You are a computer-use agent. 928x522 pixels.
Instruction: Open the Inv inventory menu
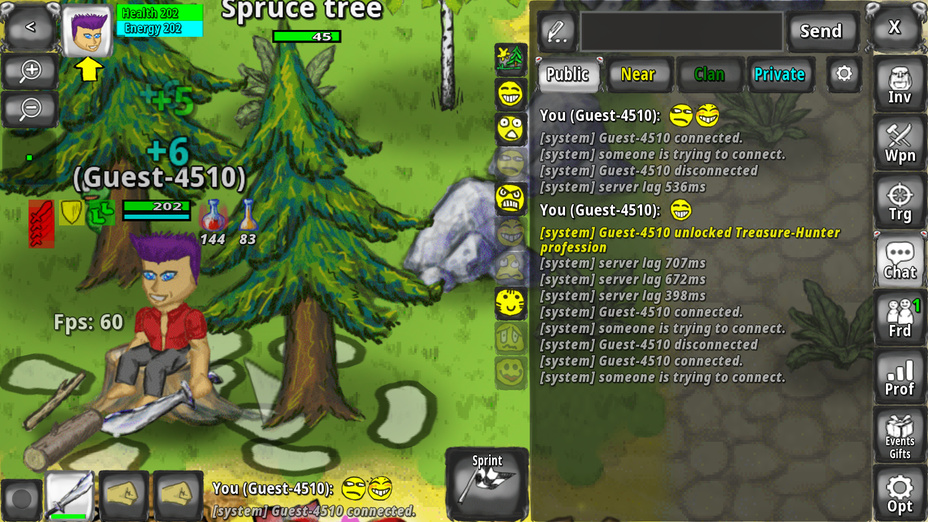(899, 85)
